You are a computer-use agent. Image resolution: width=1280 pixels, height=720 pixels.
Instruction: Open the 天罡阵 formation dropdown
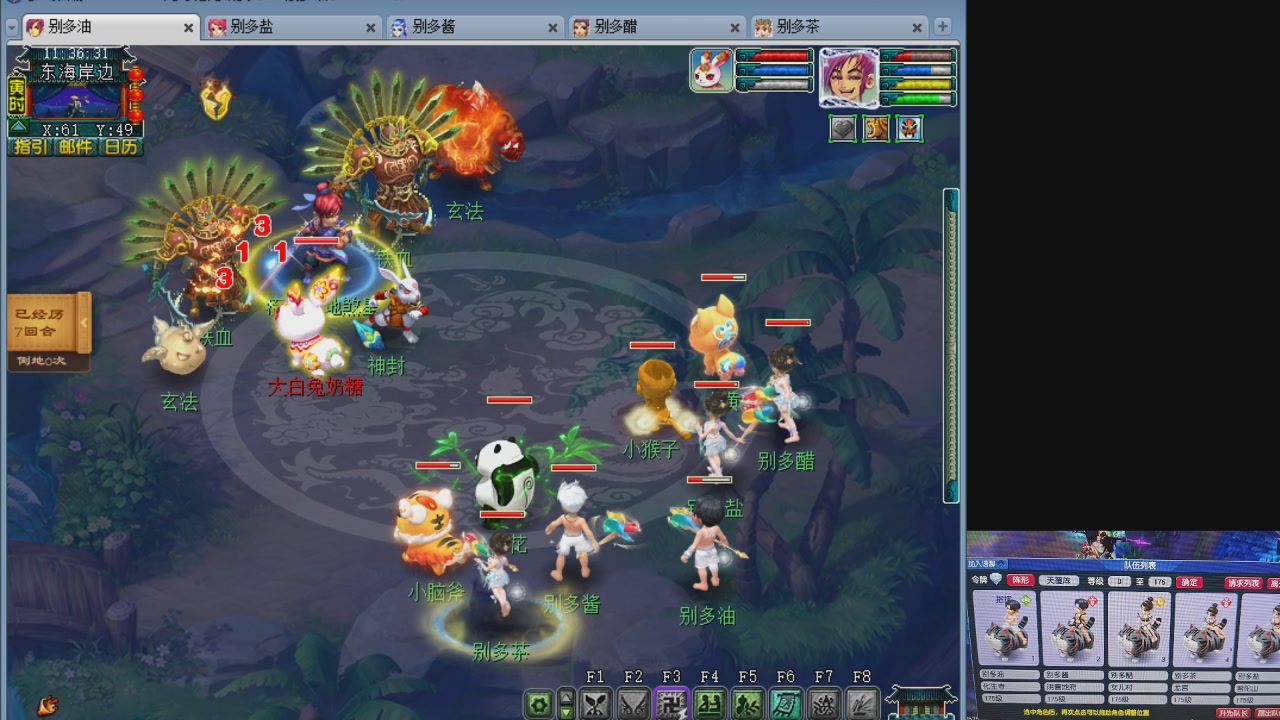[1059, 581]
